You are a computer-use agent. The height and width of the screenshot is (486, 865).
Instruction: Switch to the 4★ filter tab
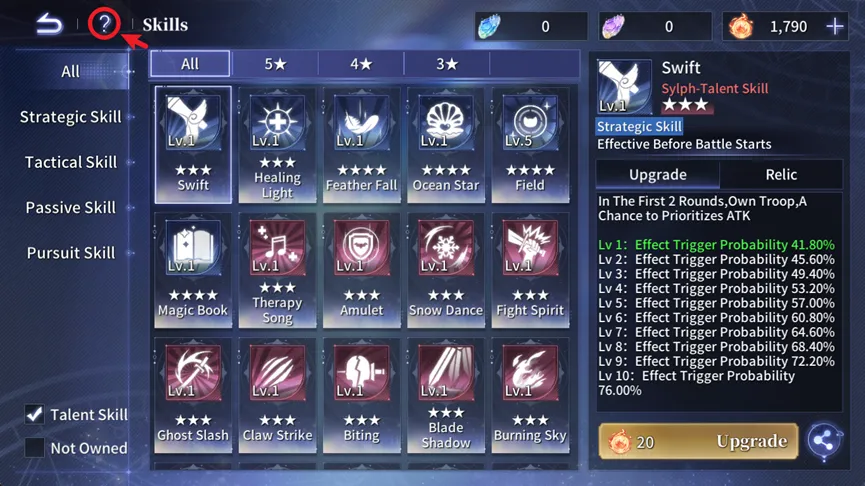click(361, 64)
